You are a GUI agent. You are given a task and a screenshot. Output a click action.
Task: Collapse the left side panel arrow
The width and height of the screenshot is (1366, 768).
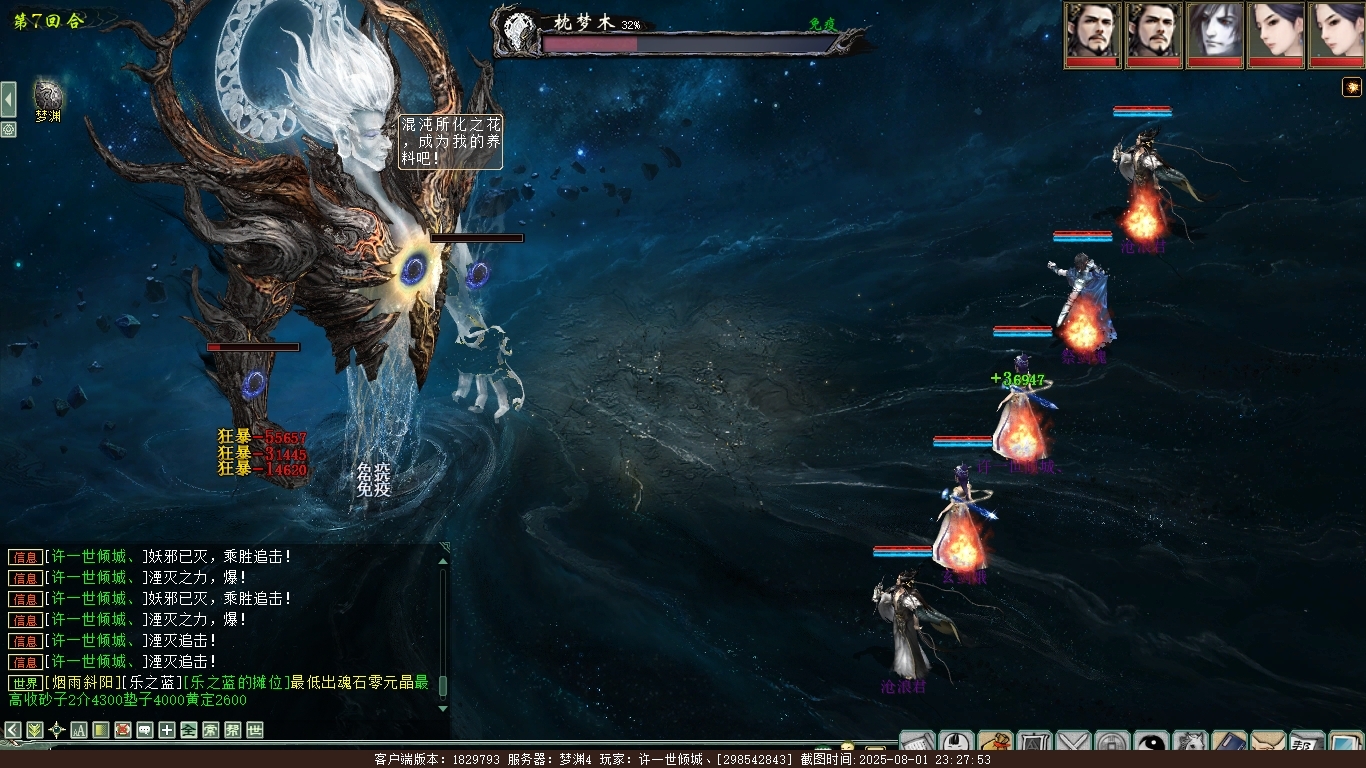click(8, 100)
